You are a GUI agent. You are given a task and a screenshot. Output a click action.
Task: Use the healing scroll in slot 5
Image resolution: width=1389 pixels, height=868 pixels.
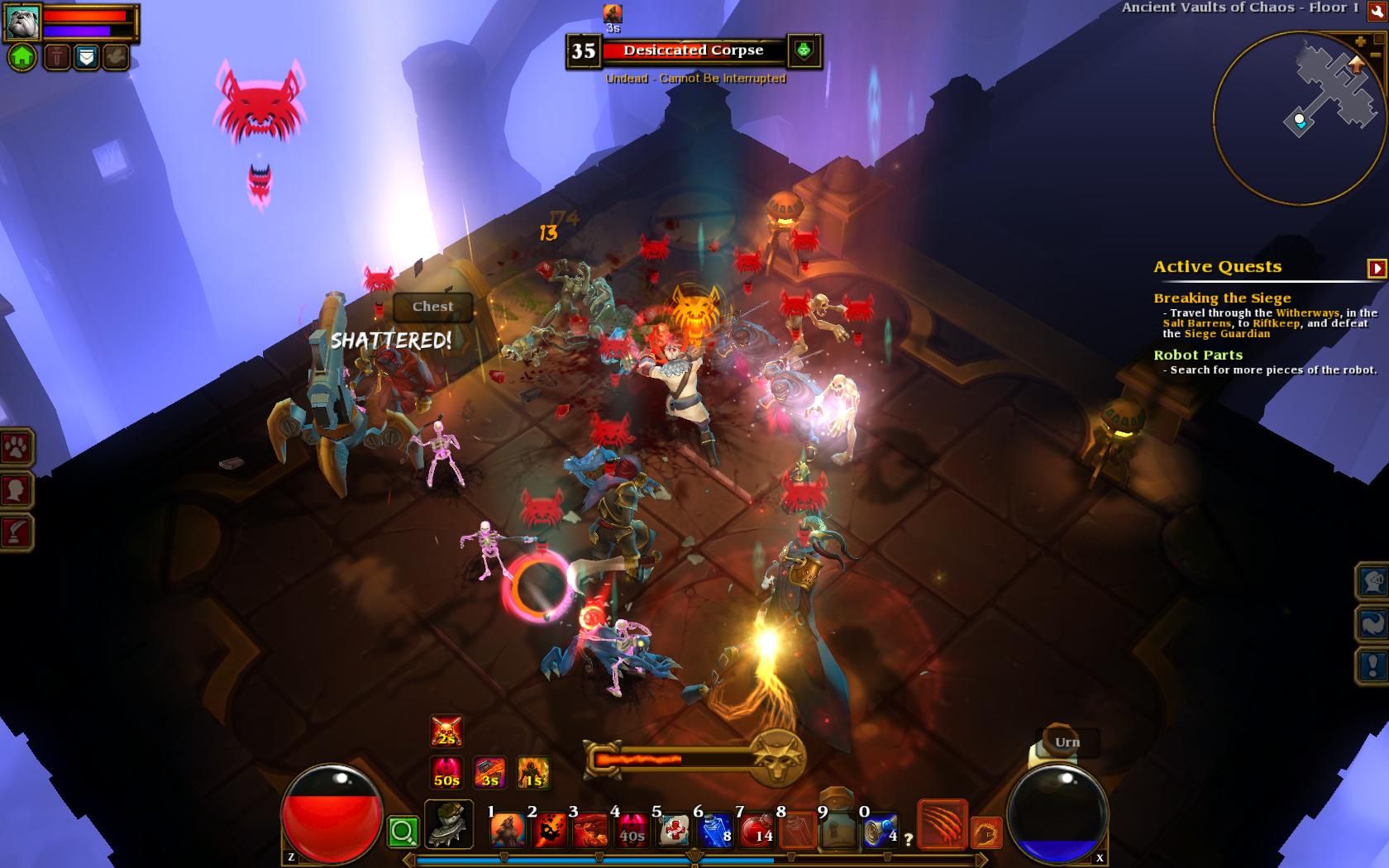[674, 829]
